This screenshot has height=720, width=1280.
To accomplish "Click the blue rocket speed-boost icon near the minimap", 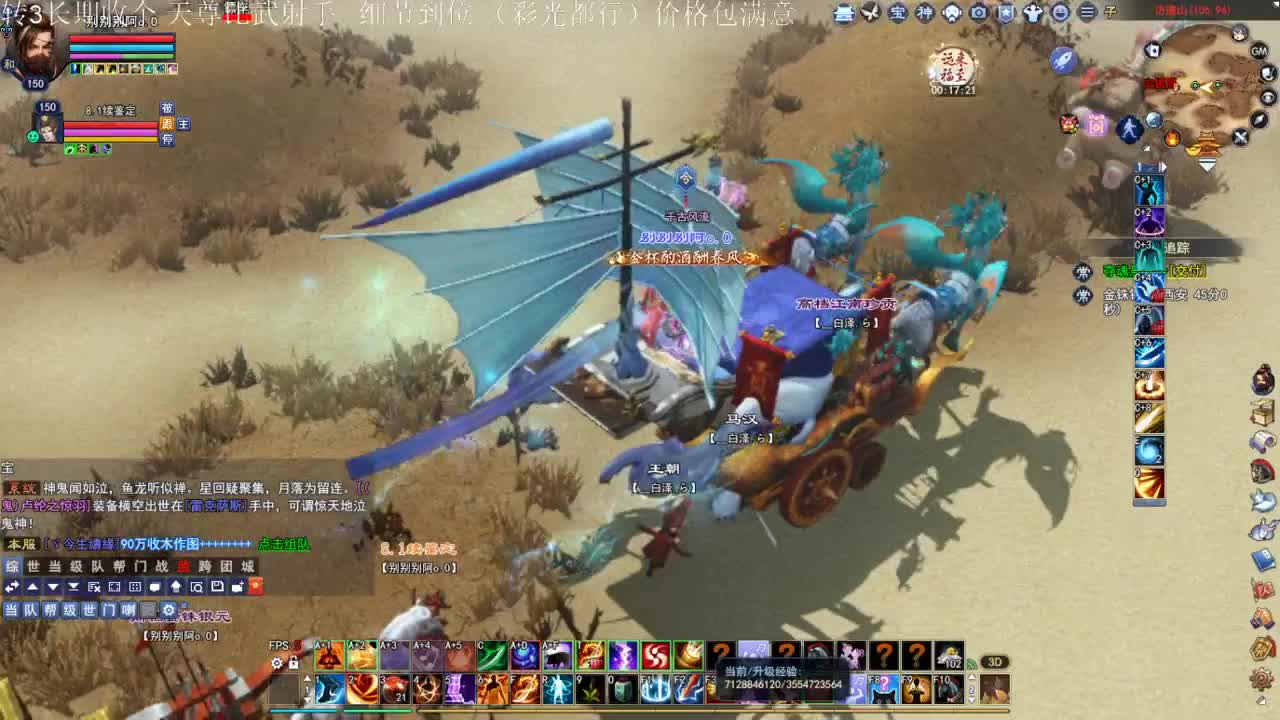I will point(1061,59).
